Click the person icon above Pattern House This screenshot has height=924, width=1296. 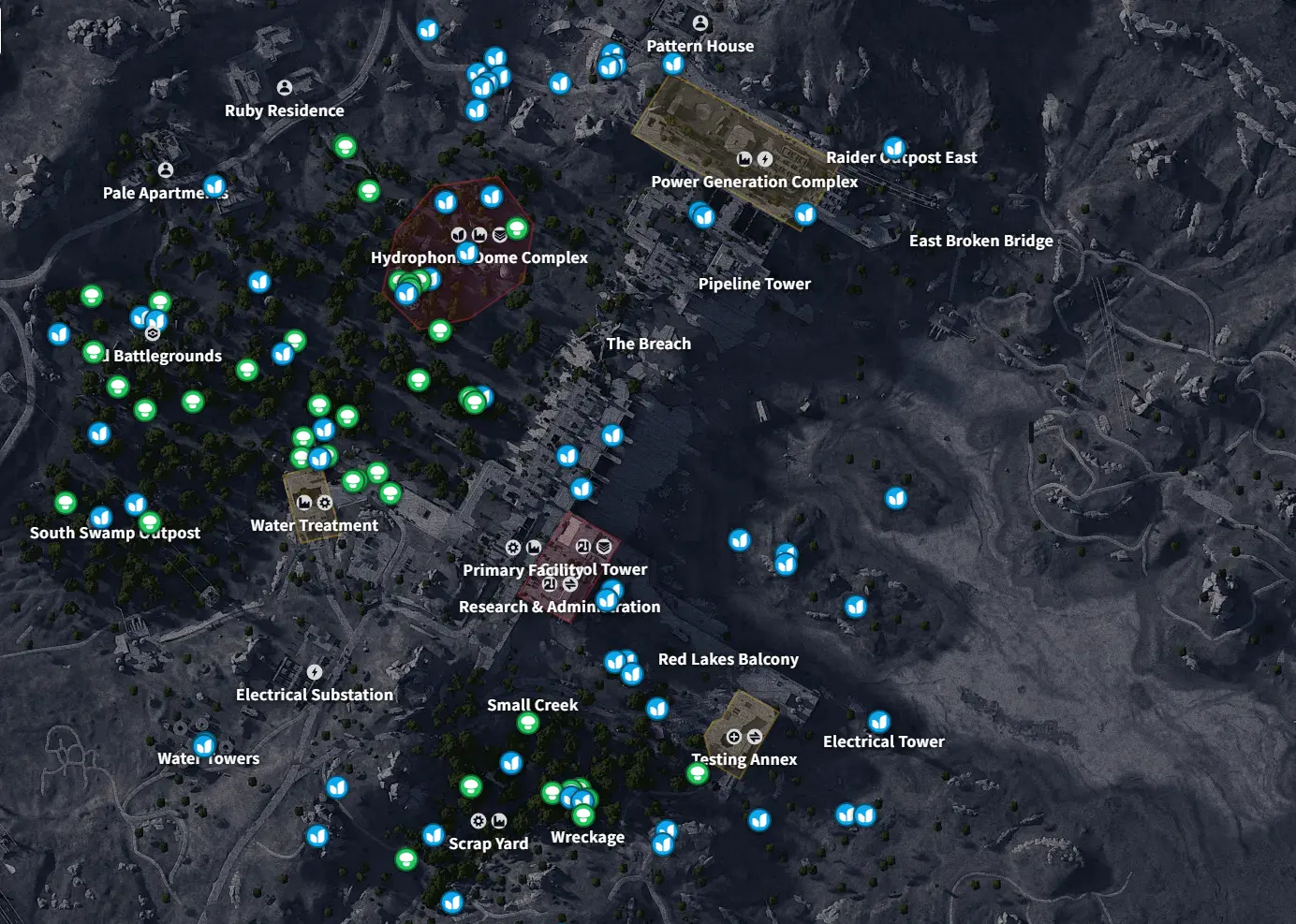coord(700,21)
